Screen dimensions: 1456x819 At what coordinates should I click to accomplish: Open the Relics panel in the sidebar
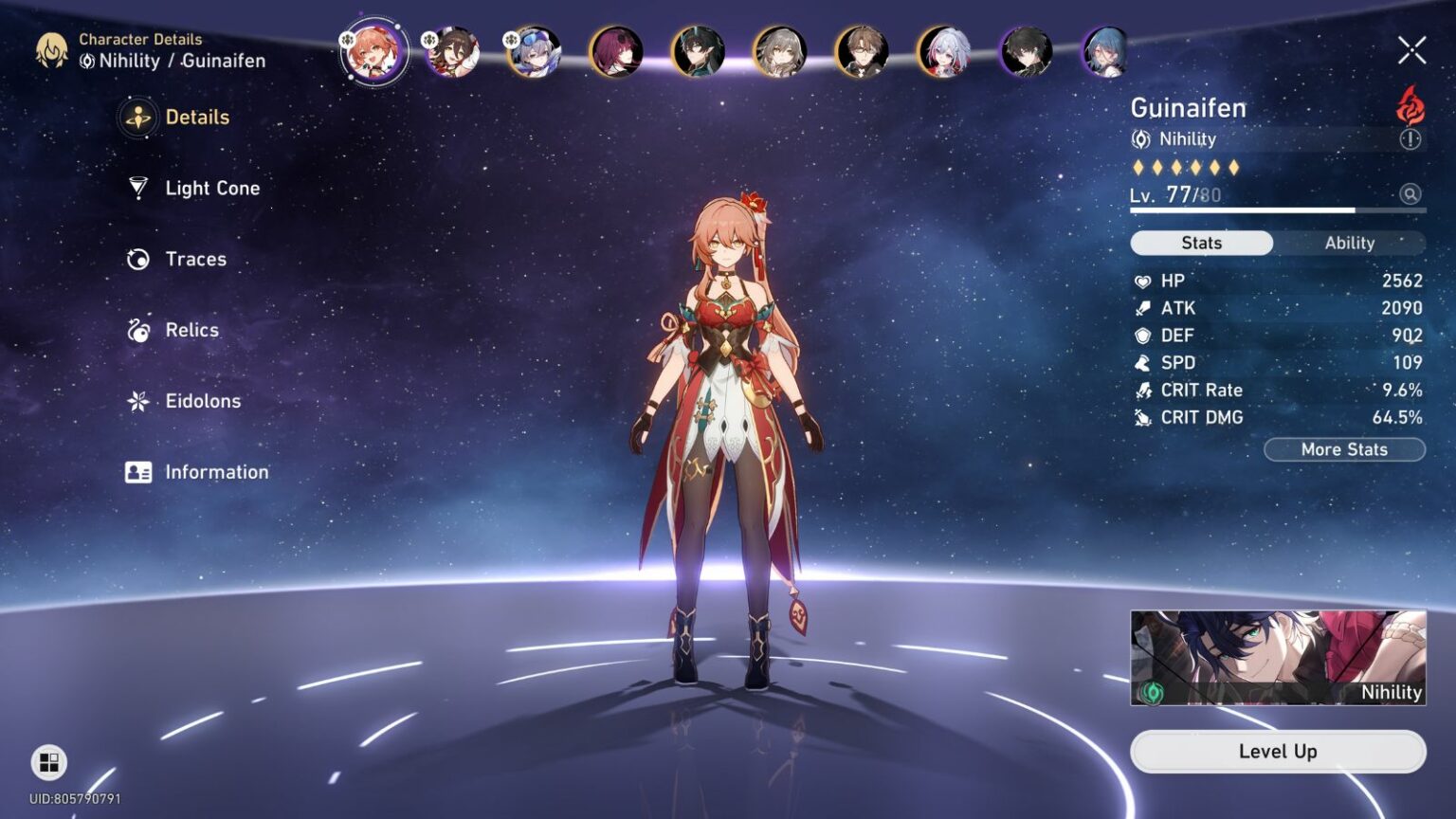pyautogui.click(x=190, y=330)
